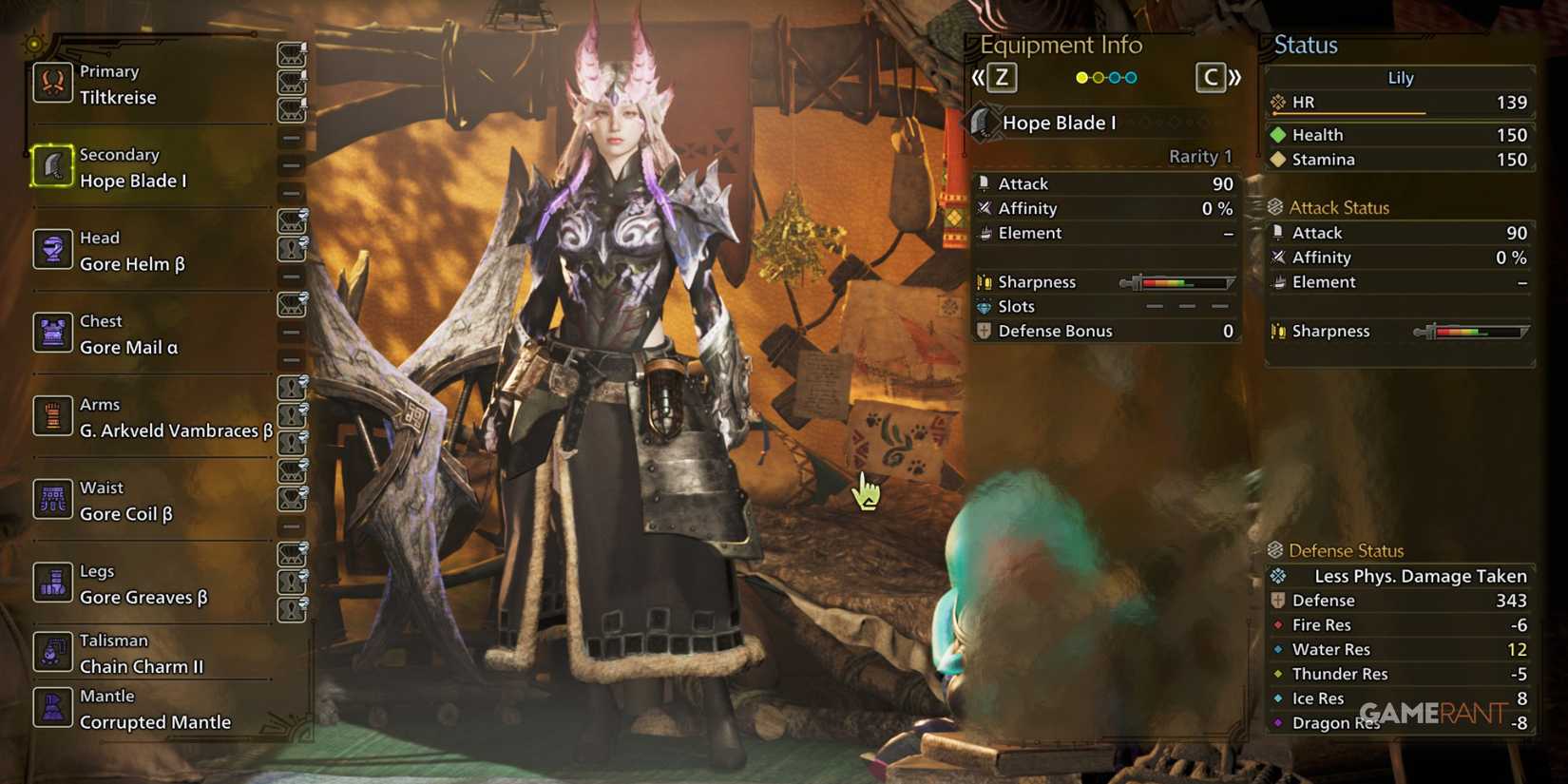Click the Hope Blade I weapon name
The height and width of the screenshot is (784, 1568).
click(1061, 122)
